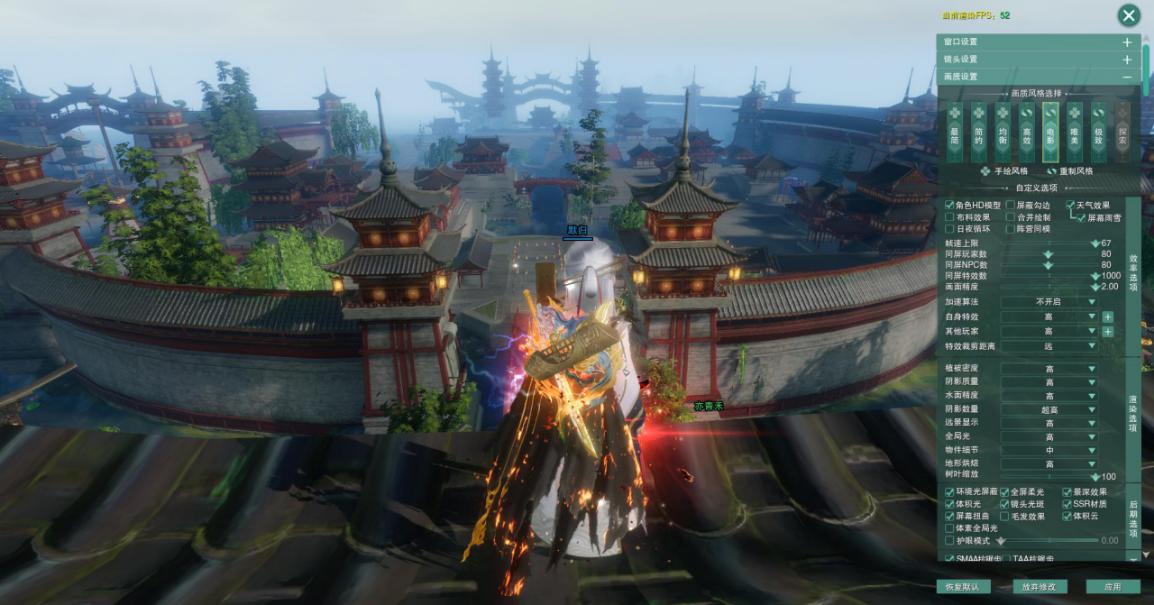
Task: Enable the 日夜循环 day-night cycle checkbox
Action: point(950,229)
